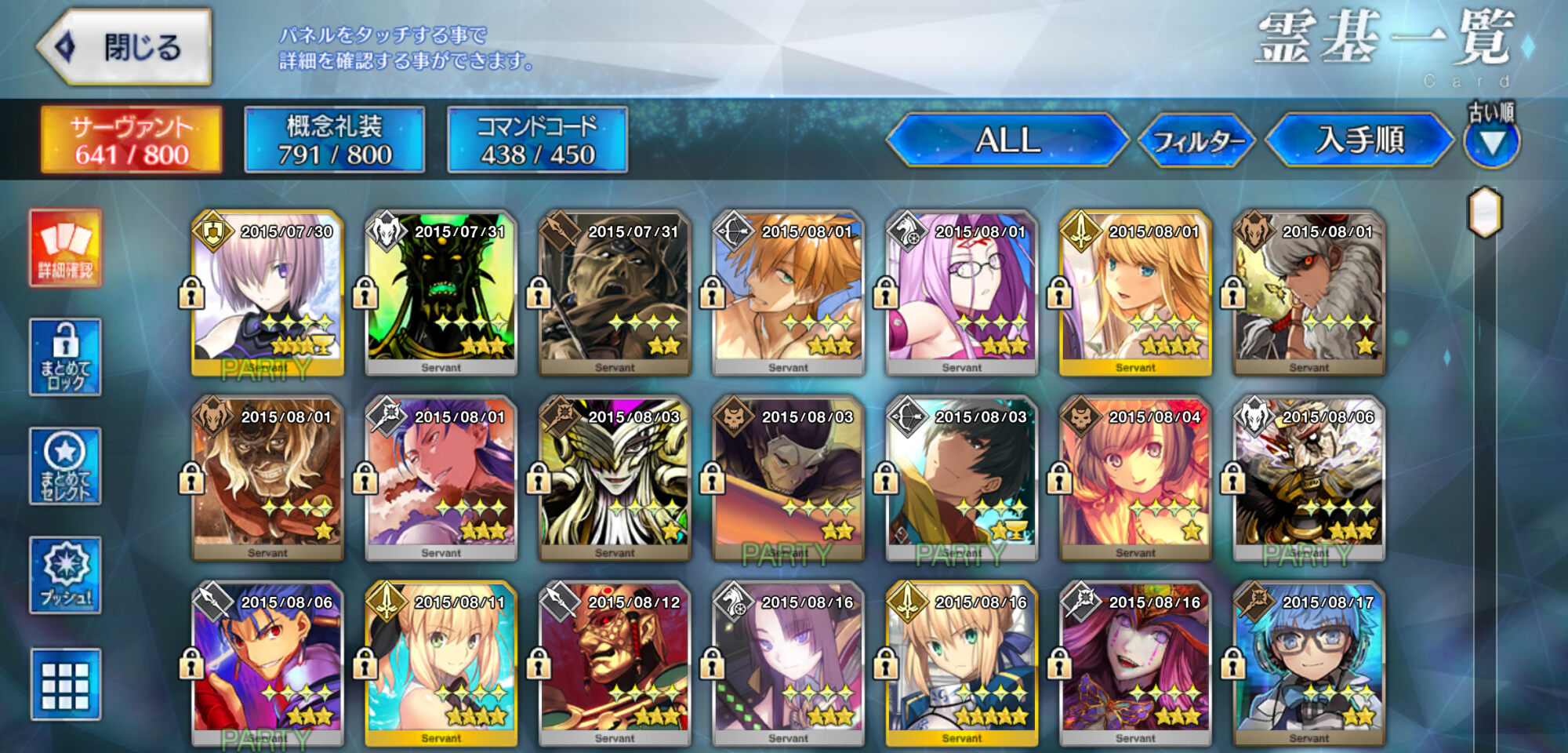The width and height of the screenshot is (1568, 753).
Task: Tap the プッシュ! button
Action: coord(66,575)
